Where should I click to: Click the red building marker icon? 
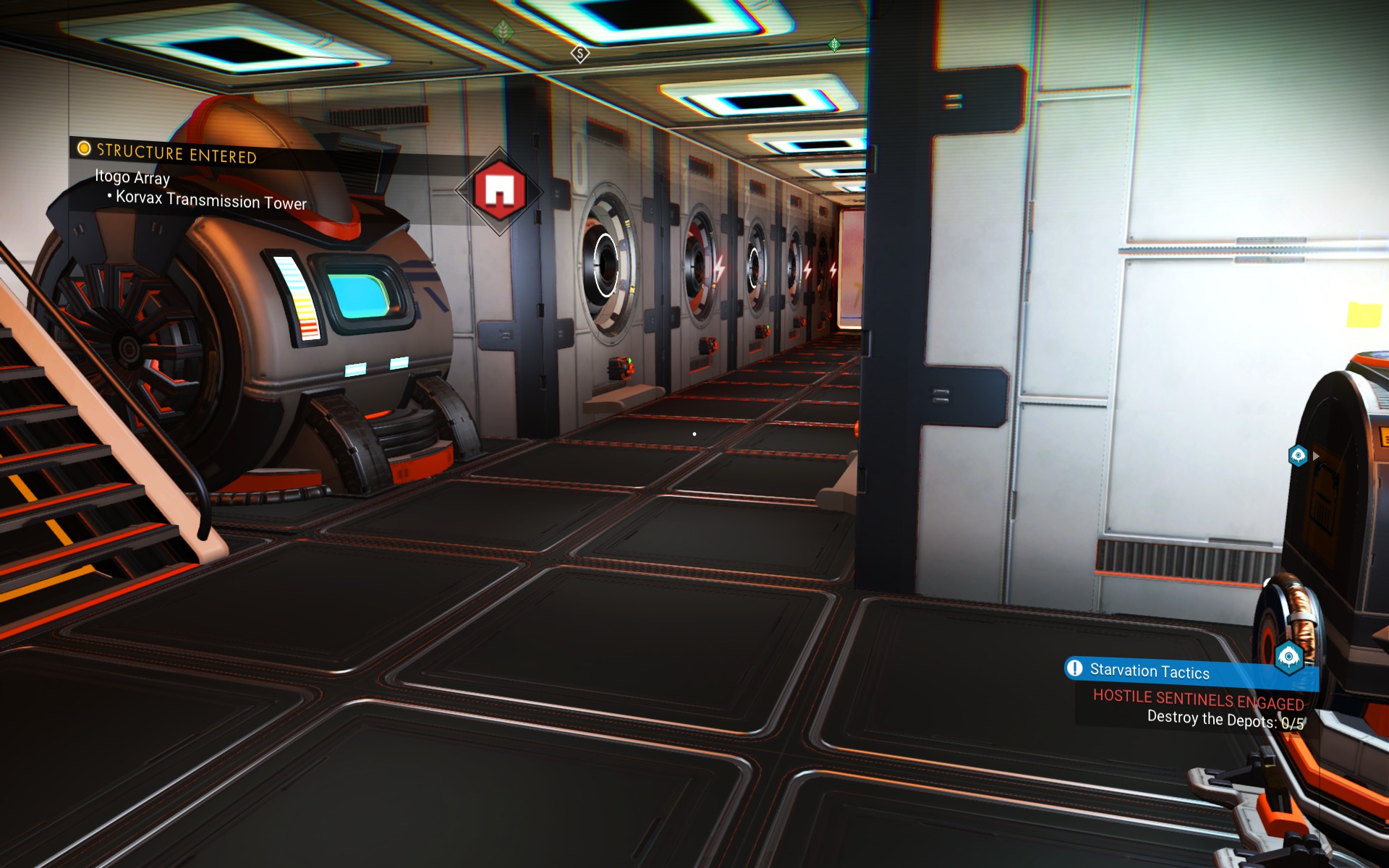pyautogui.click(x=499, y=190)
